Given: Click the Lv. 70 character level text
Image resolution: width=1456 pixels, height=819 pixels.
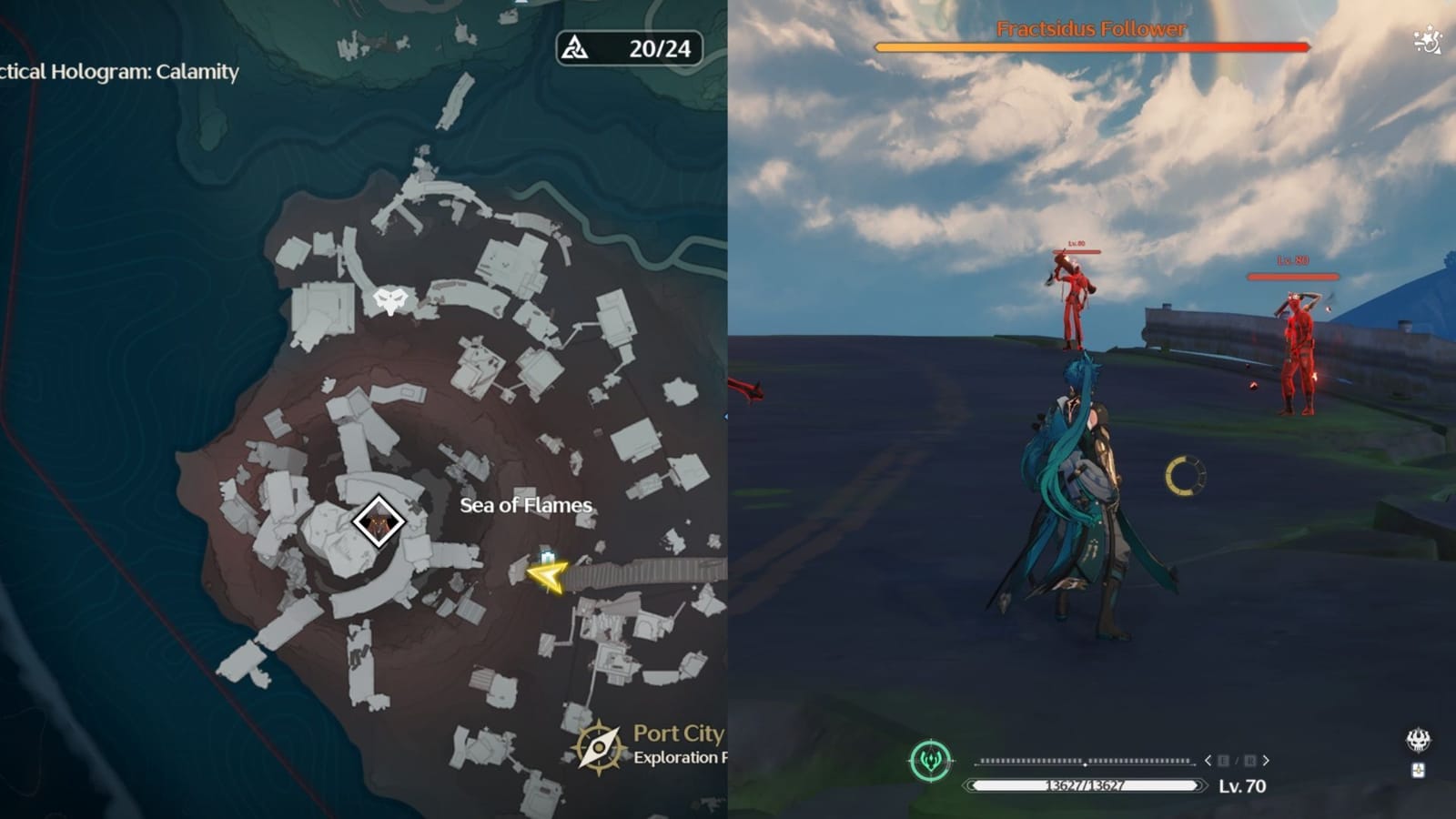Looking at the screenshot, I should coord(1241,787).
